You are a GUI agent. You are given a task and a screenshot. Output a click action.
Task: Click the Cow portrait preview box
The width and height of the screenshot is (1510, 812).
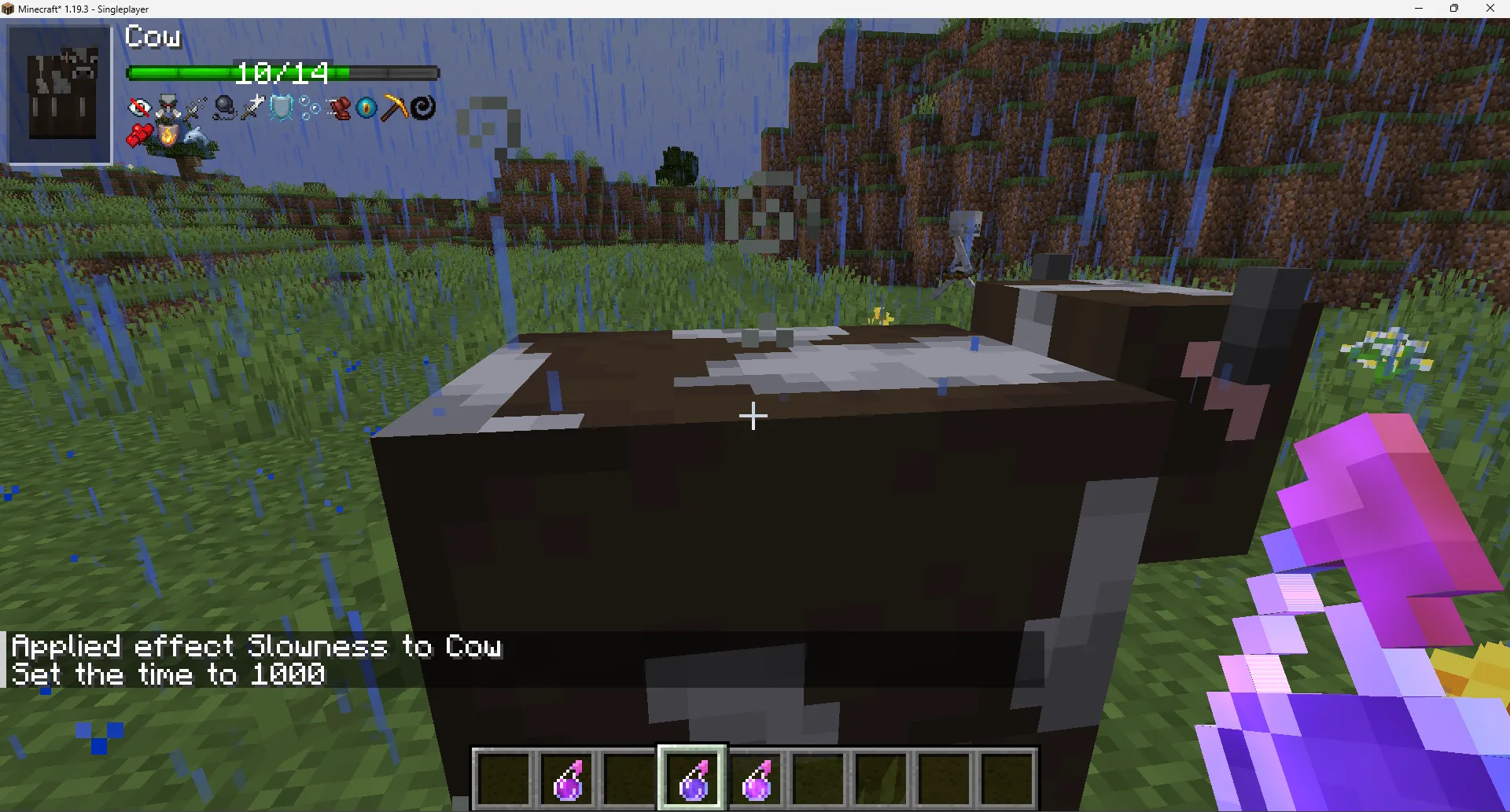[x=58, y=92]
